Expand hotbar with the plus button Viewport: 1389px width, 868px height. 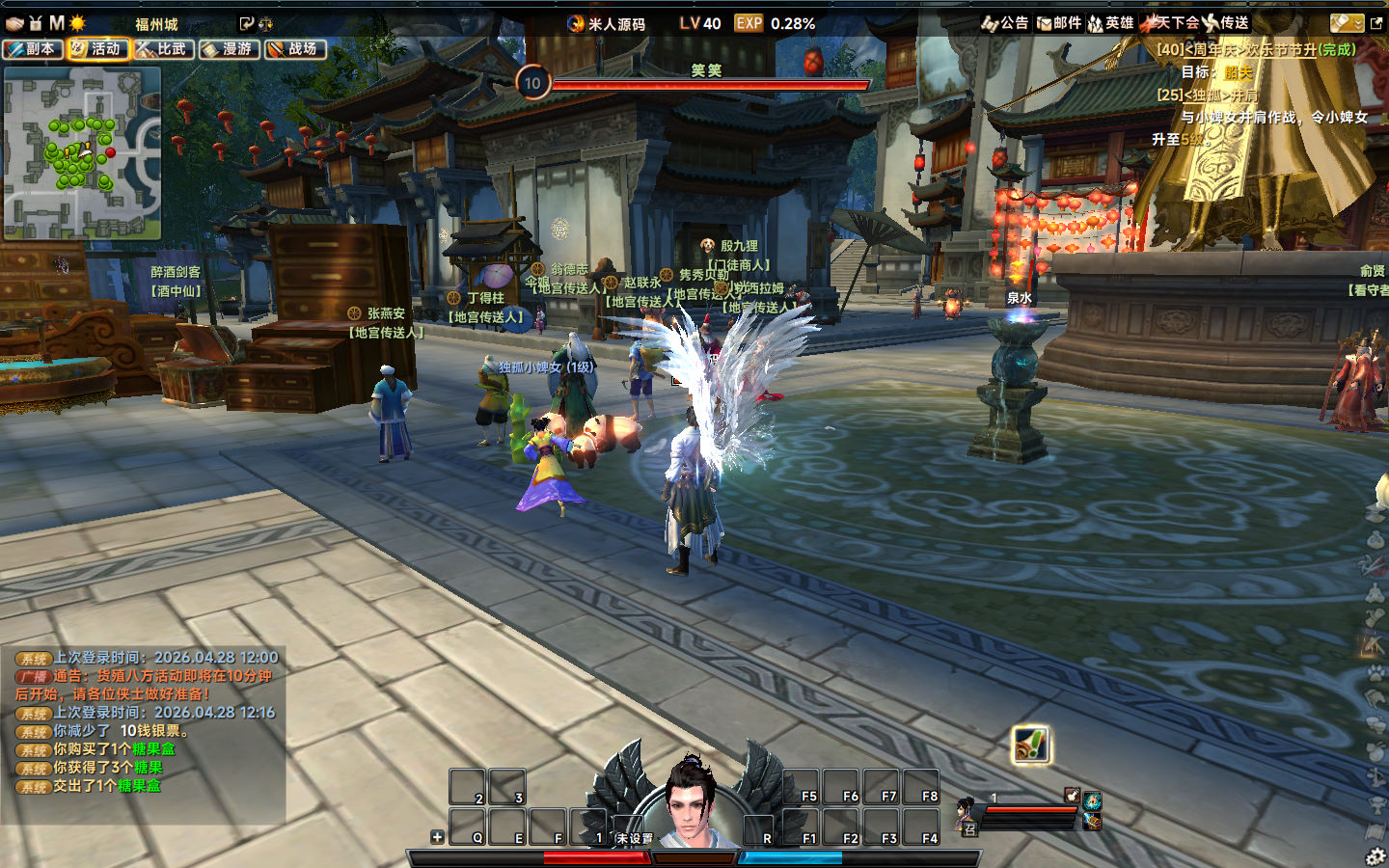click(437, 837)
